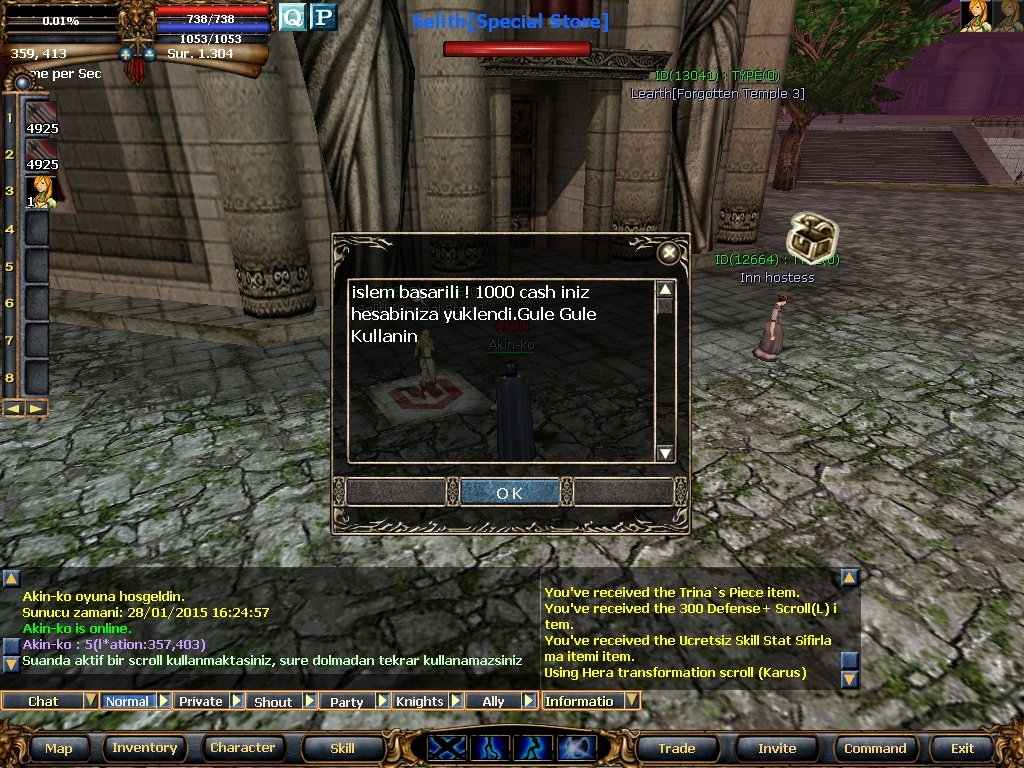This screenshot has width=1024, height=768.
Task: Click the Q button beside the health bar
Action: coord(292,17)
